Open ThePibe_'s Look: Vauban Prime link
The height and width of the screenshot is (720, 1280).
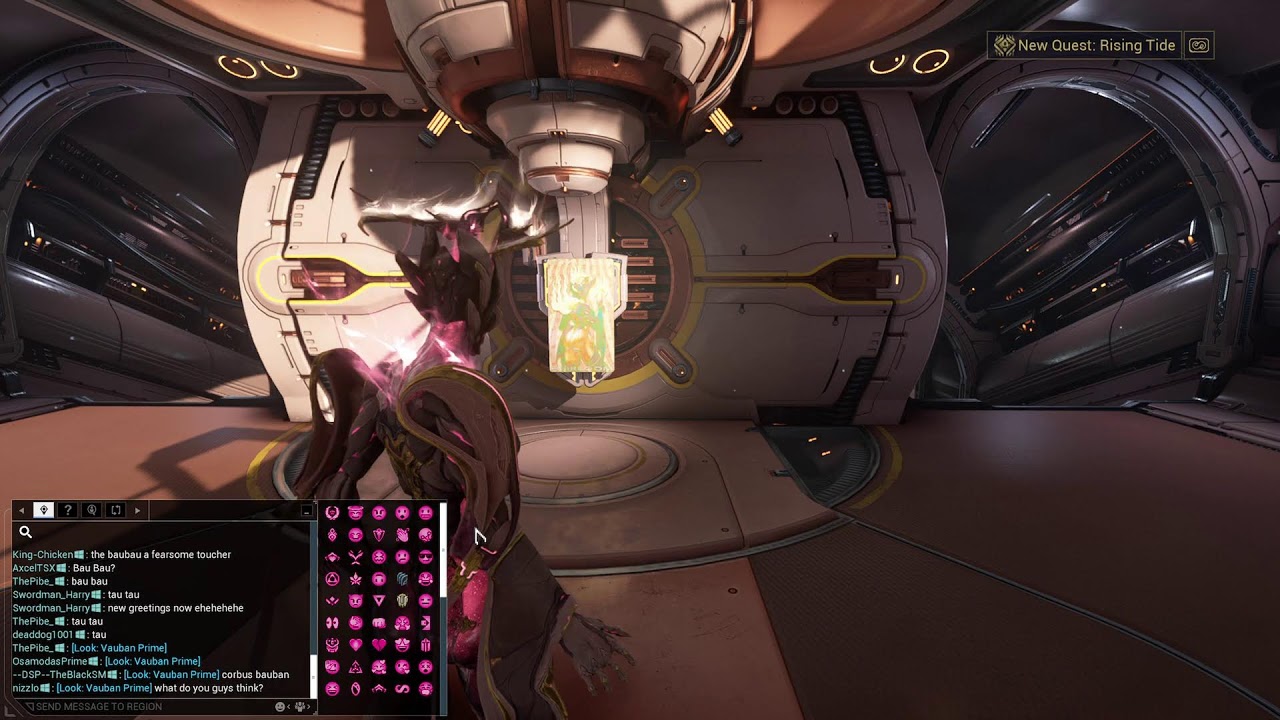point(118,648)
